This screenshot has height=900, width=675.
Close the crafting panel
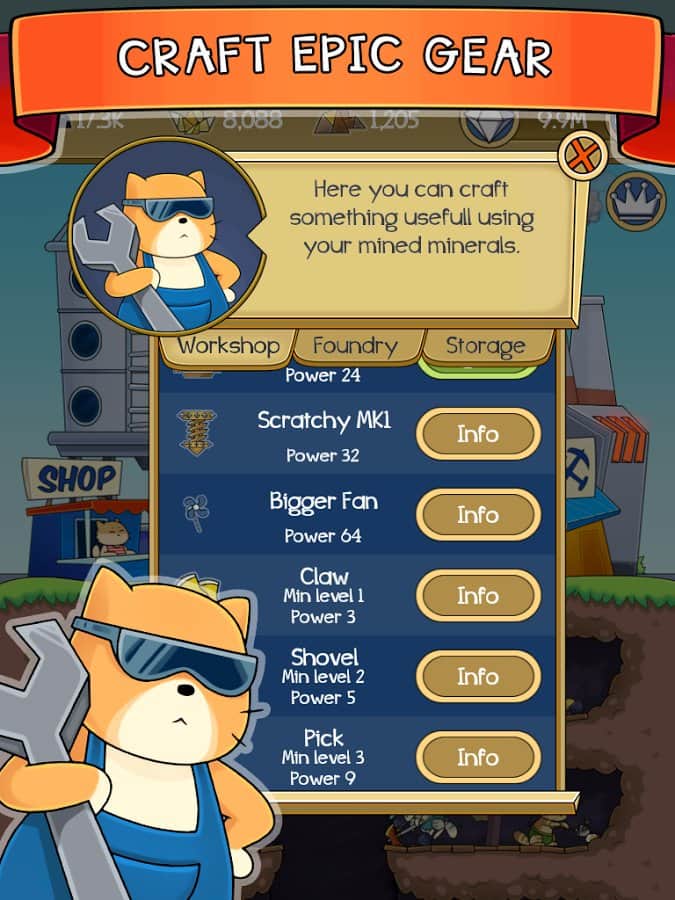coord(582,156)
